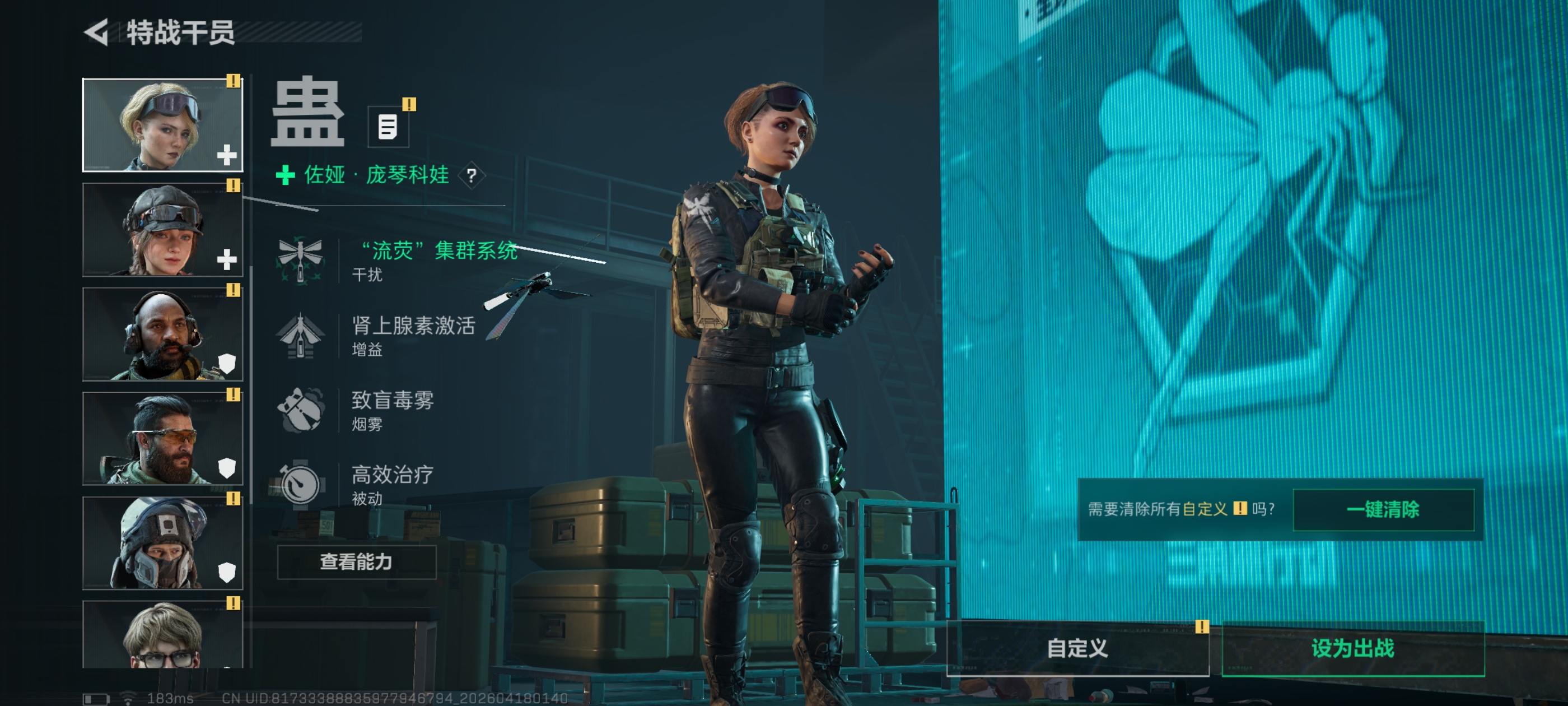Click the 一键清除 button

(x=1382, y=509)
